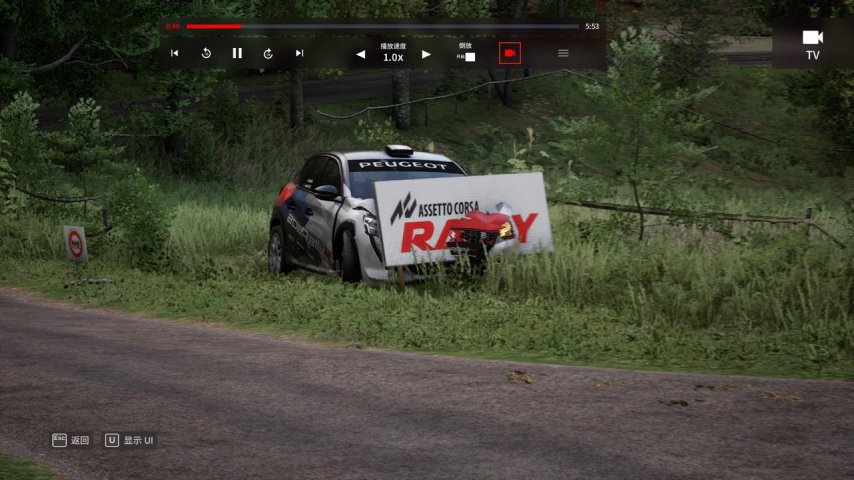Switch the TV camera view

812,43
